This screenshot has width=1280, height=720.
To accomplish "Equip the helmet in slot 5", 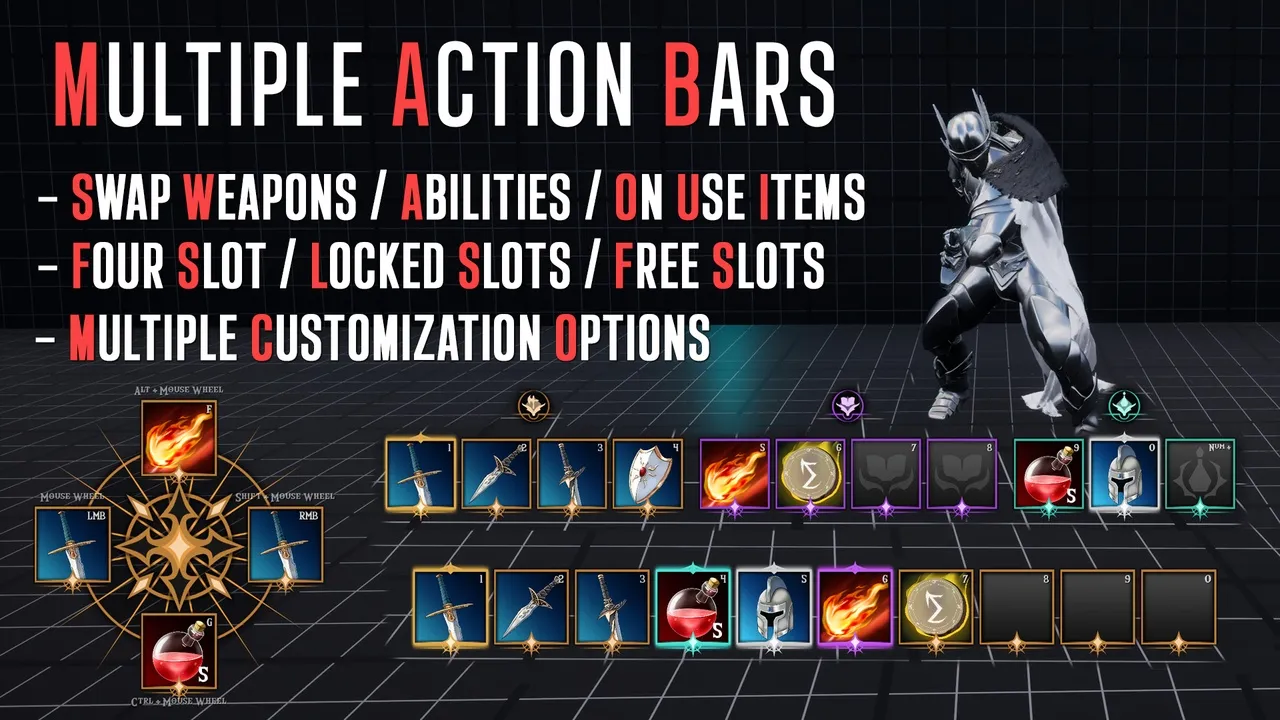I will [774, 606].
